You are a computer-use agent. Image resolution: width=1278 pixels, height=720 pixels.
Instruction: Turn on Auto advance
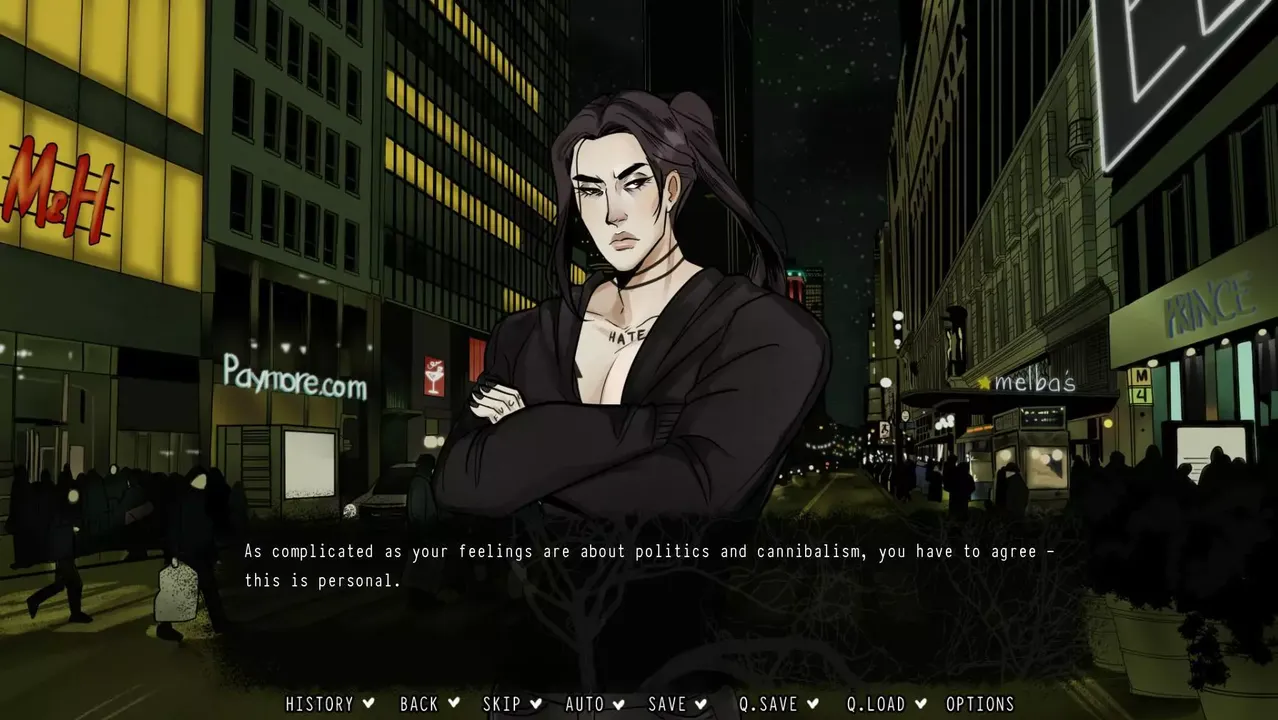point(585,704)
